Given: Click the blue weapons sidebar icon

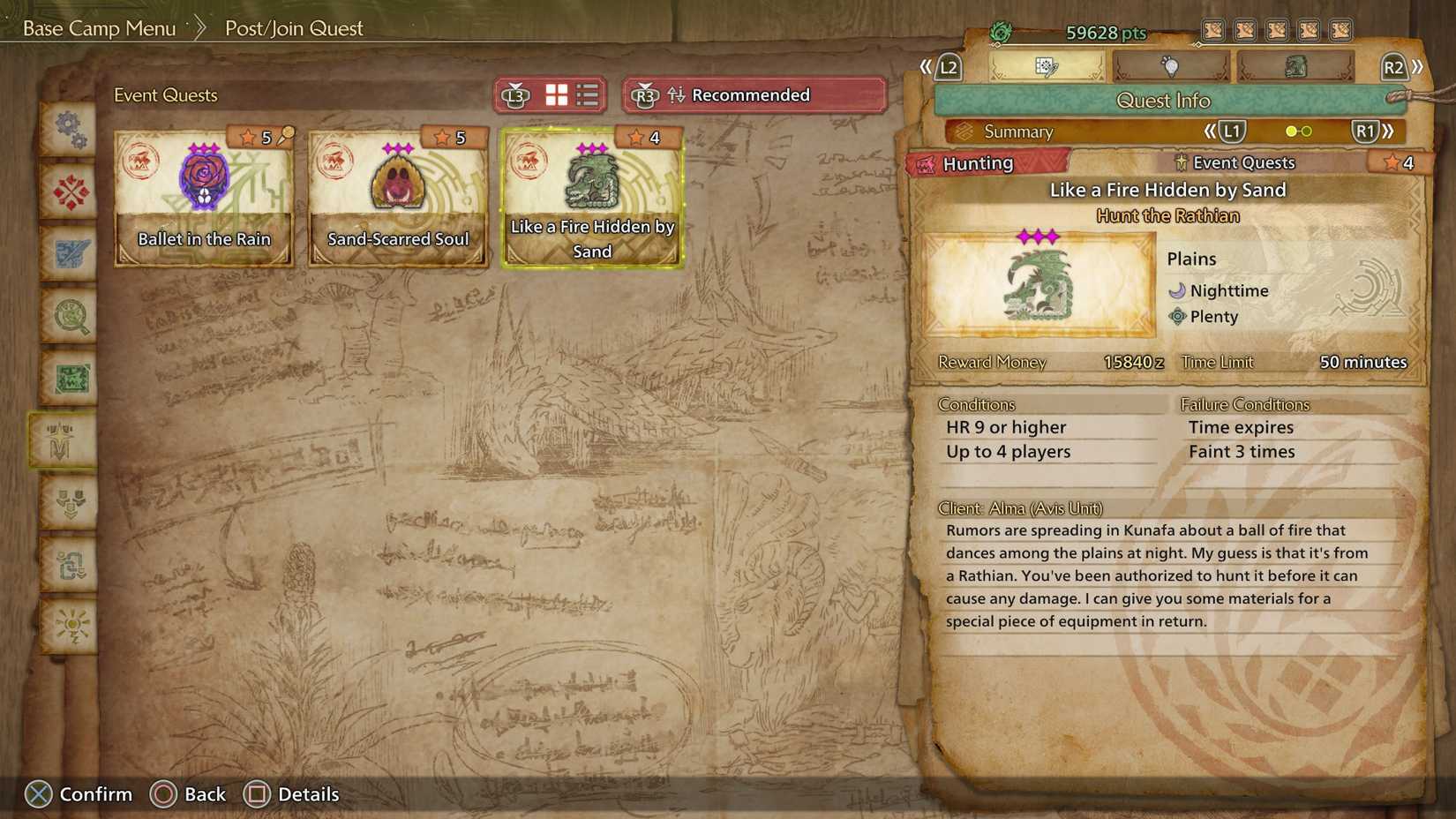Looking at the screenshot, I should [x=69, y=253].
